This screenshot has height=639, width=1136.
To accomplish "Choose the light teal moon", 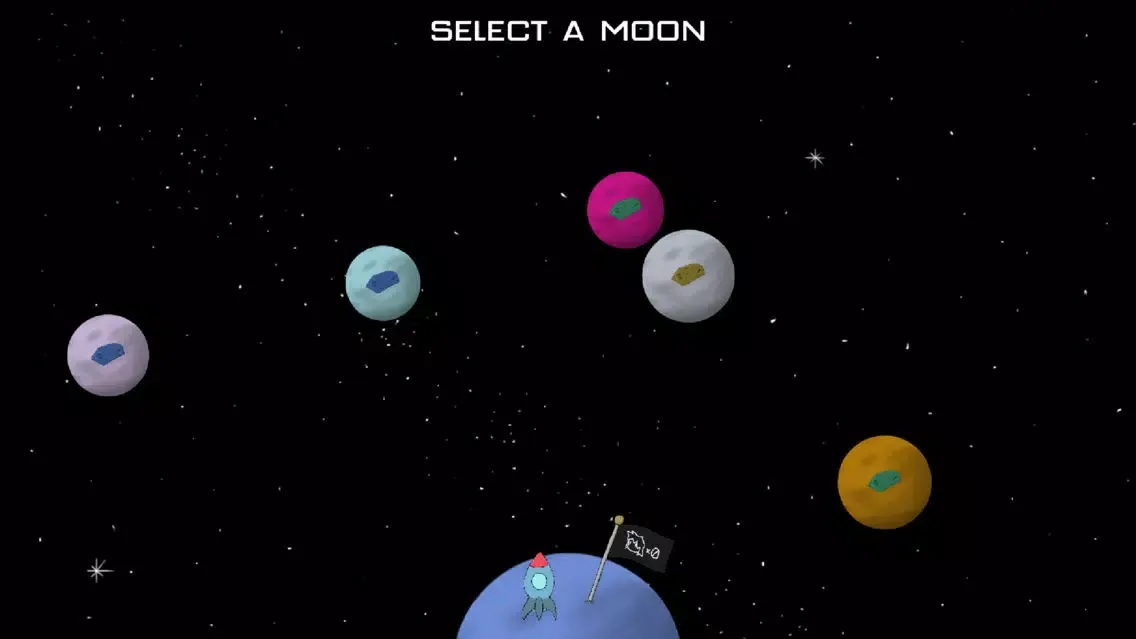I will (383, 283).
